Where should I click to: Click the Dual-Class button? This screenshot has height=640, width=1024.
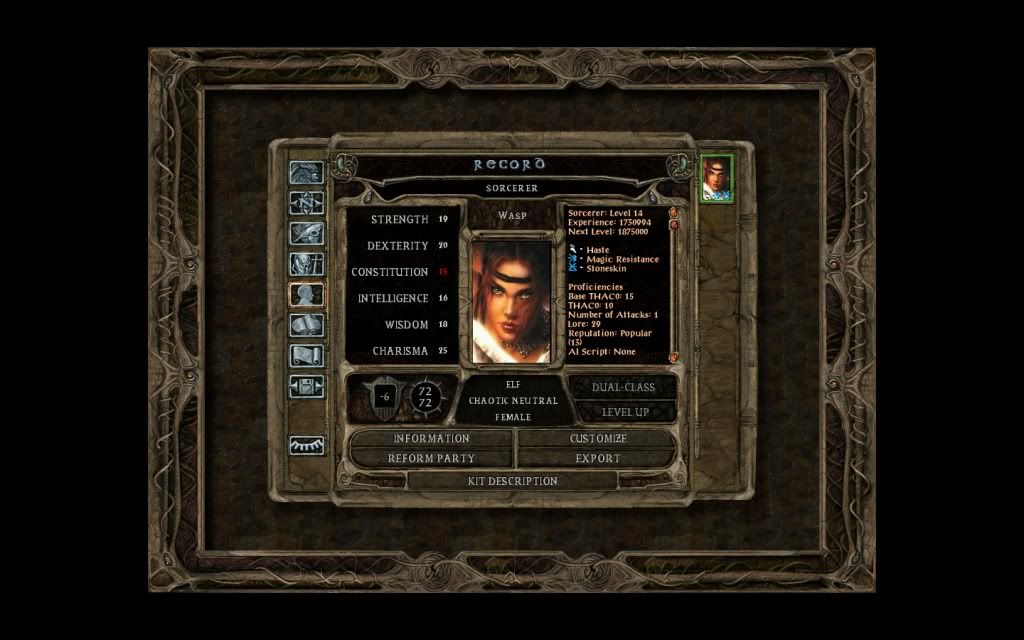tap(624, 387)
